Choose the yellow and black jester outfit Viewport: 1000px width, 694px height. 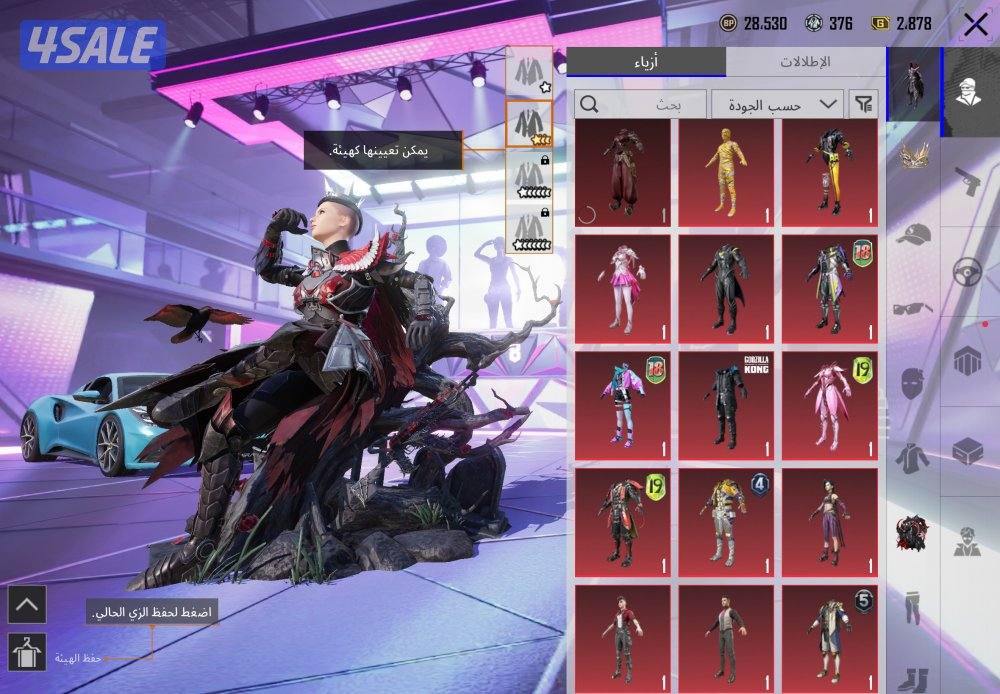[x=828, y=172]
